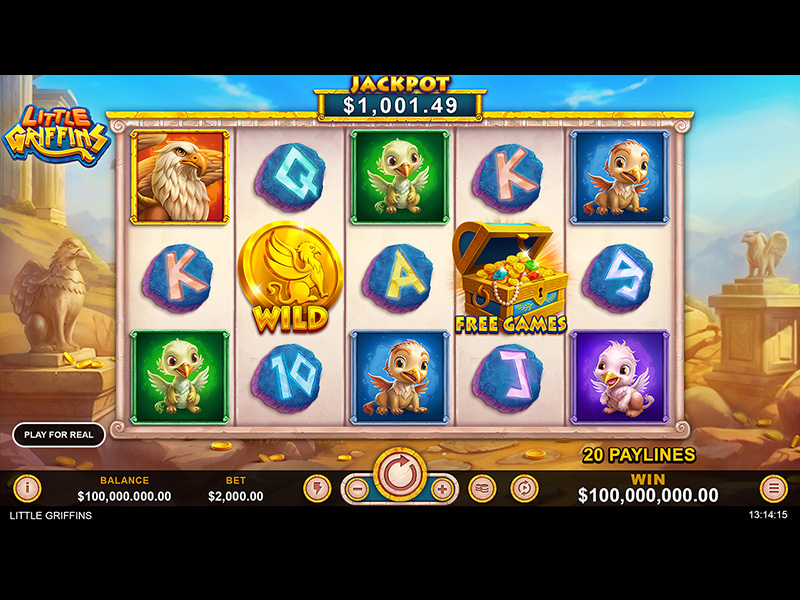Increase the bet with the plus button
800x600 pixels.
pos(444,489)
